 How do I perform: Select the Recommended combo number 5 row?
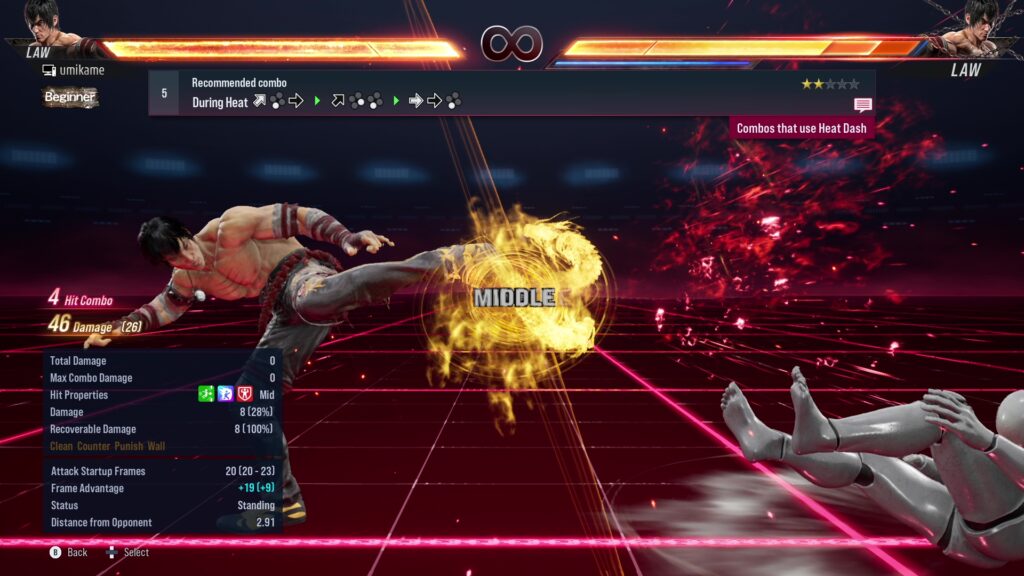(510, 92)
